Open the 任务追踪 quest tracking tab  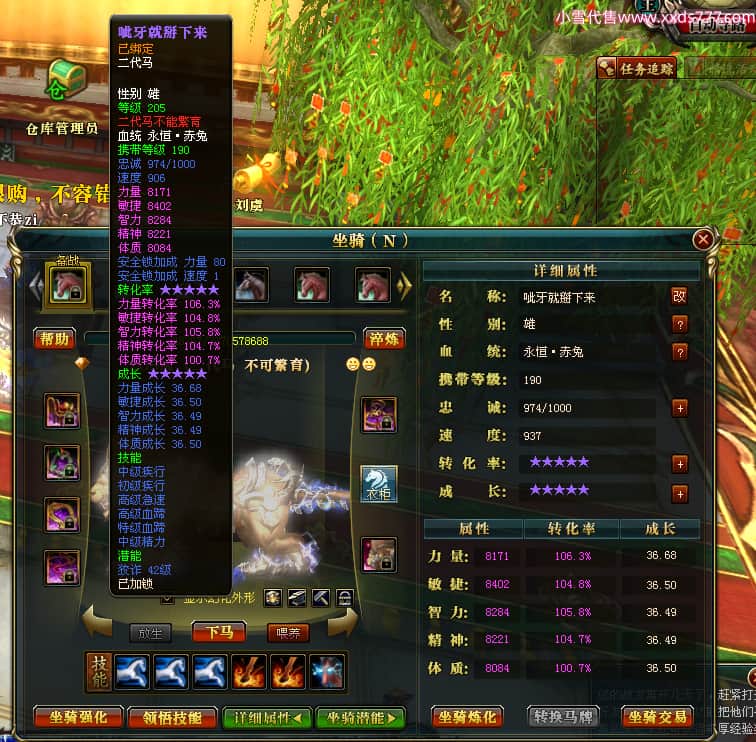637,68
